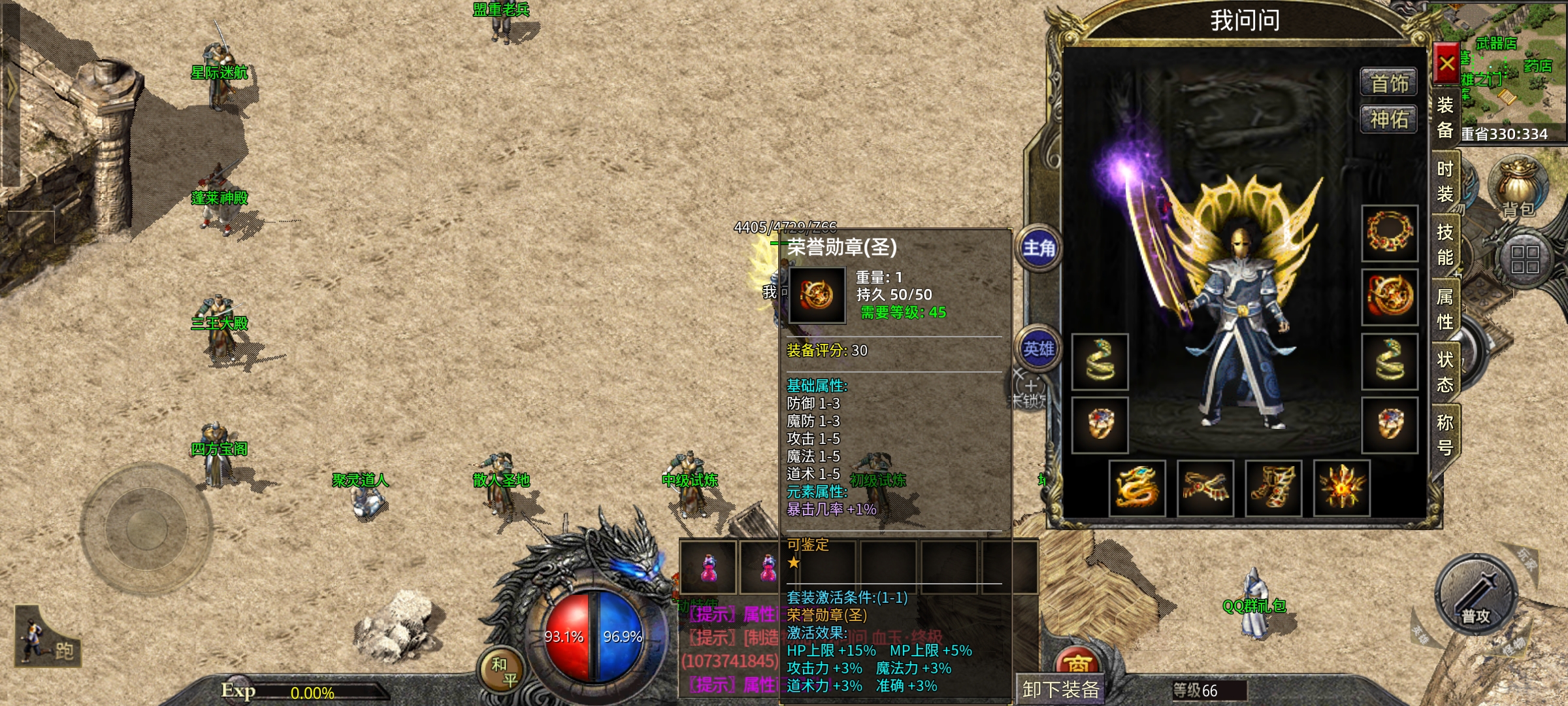Choose the golden dragon equipment slot
The width and height of the screenshot is (1568, 706).
[1137, 488]
